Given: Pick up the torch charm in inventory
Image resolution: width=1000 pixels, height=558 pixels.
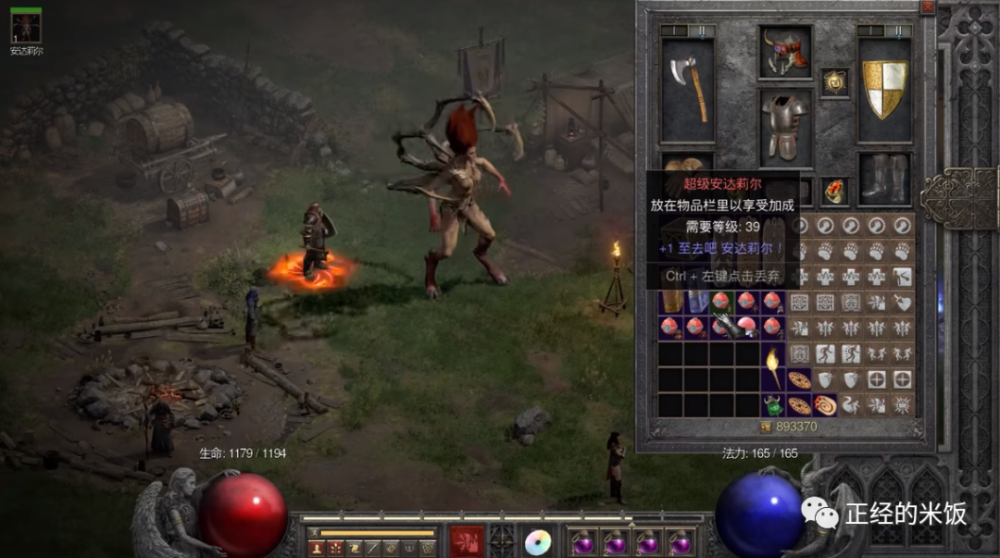Looking at the screenshot, I should pos(773,367).
